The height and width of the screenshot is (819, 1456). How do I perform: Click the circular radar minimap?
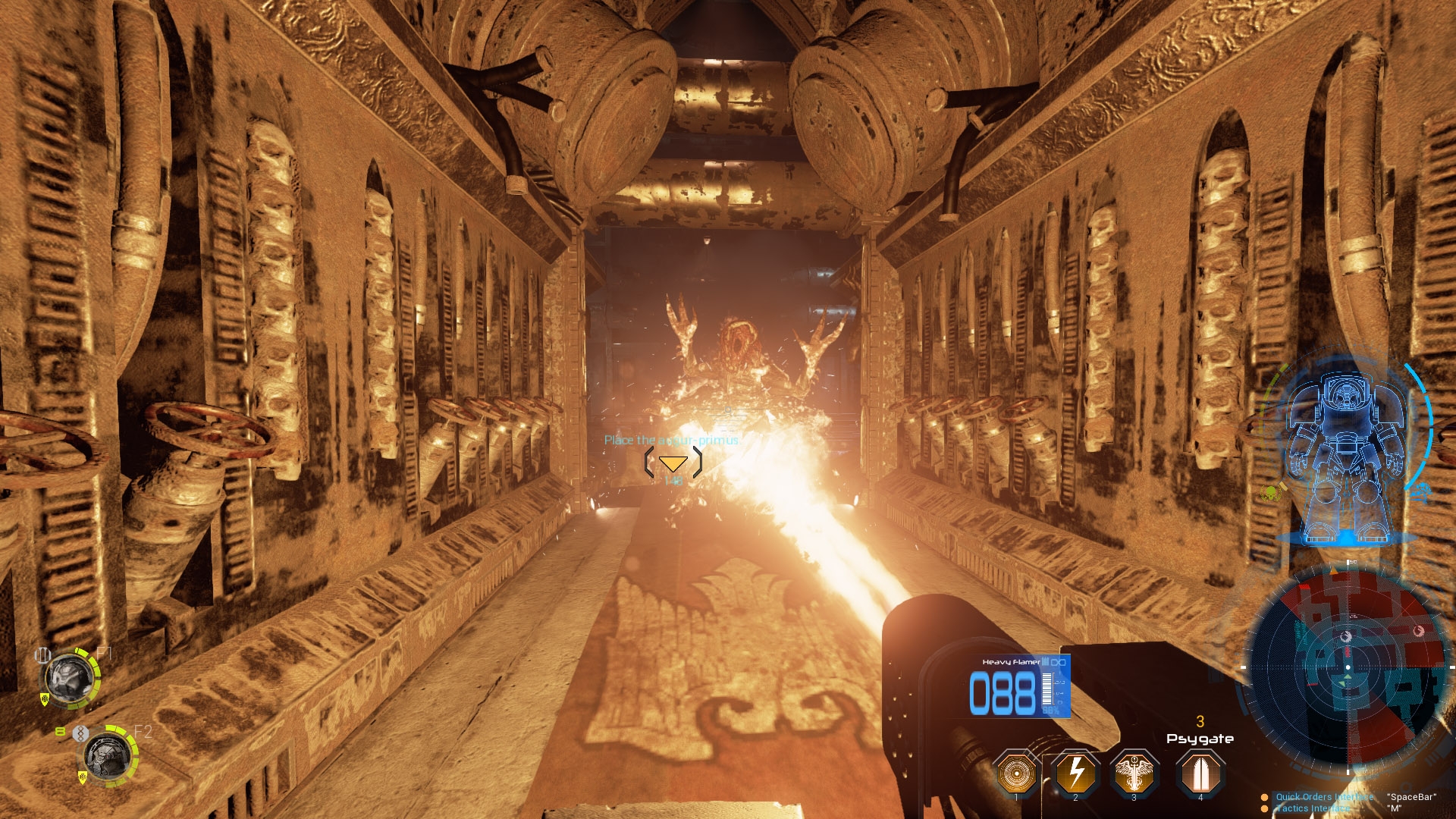(x=1348, y=667)
